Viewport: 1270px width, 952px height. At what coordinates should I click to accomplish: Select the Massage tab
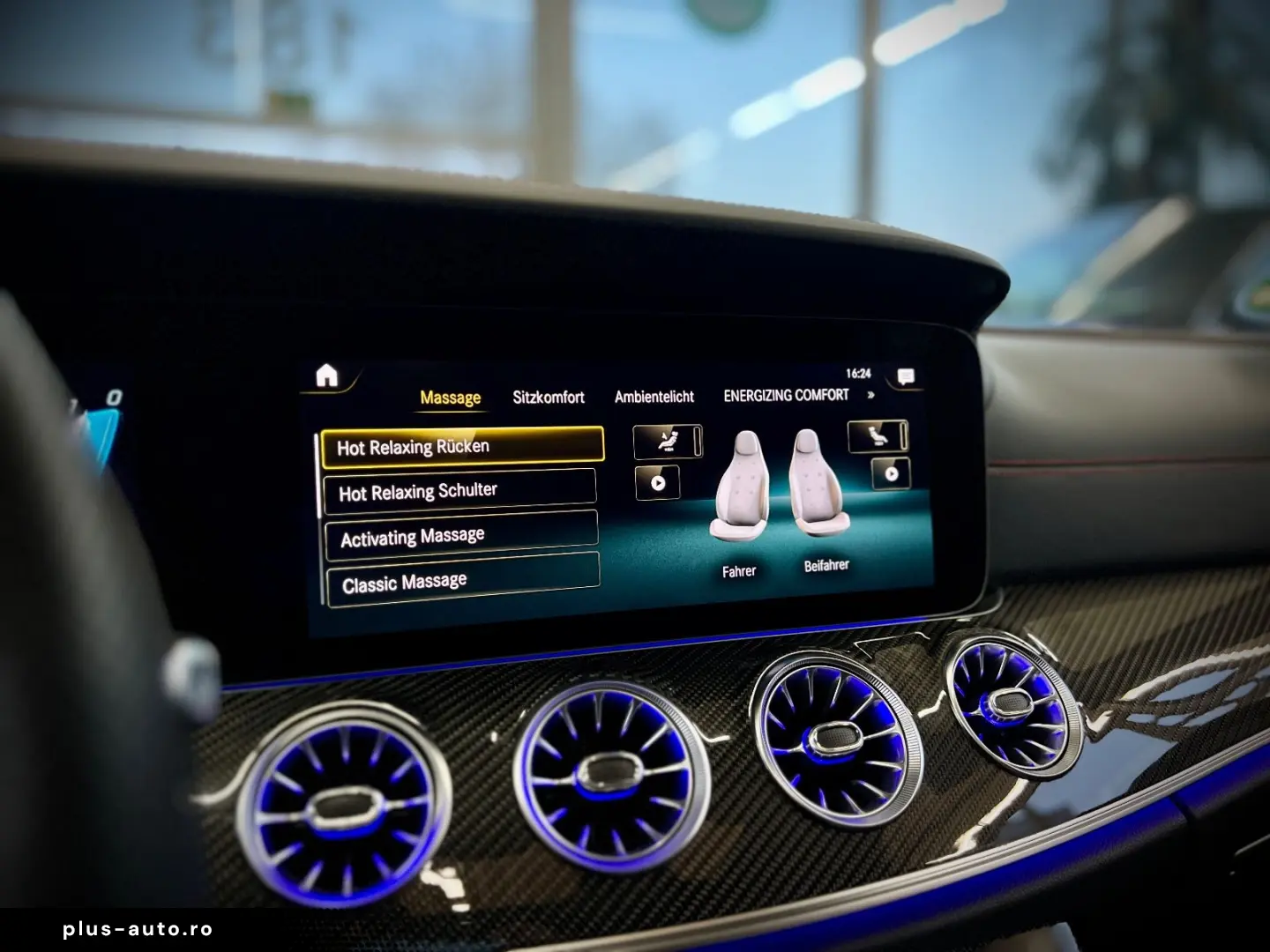451,397
